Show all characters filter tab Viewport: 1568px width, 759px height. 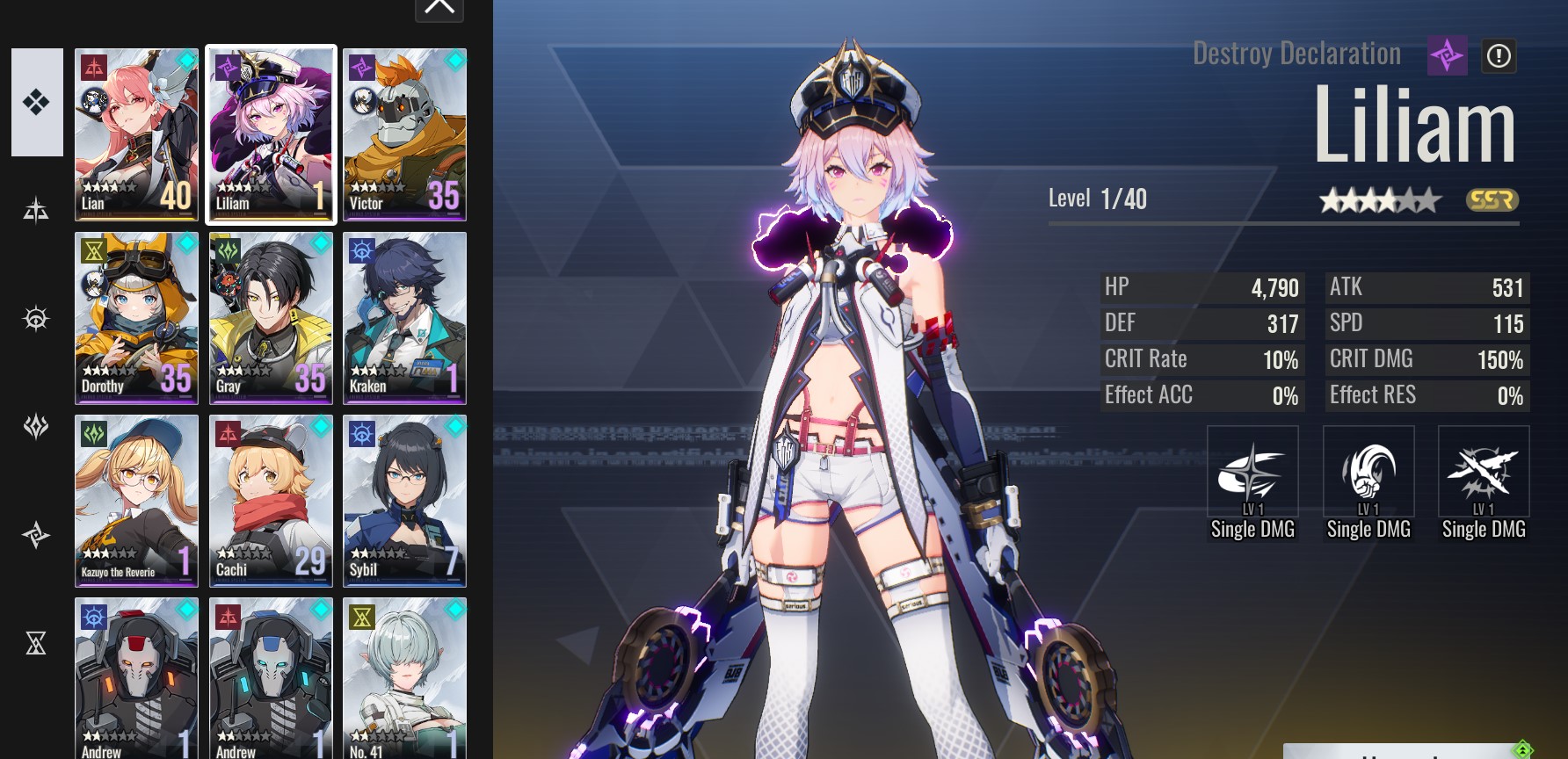point(37,103)
